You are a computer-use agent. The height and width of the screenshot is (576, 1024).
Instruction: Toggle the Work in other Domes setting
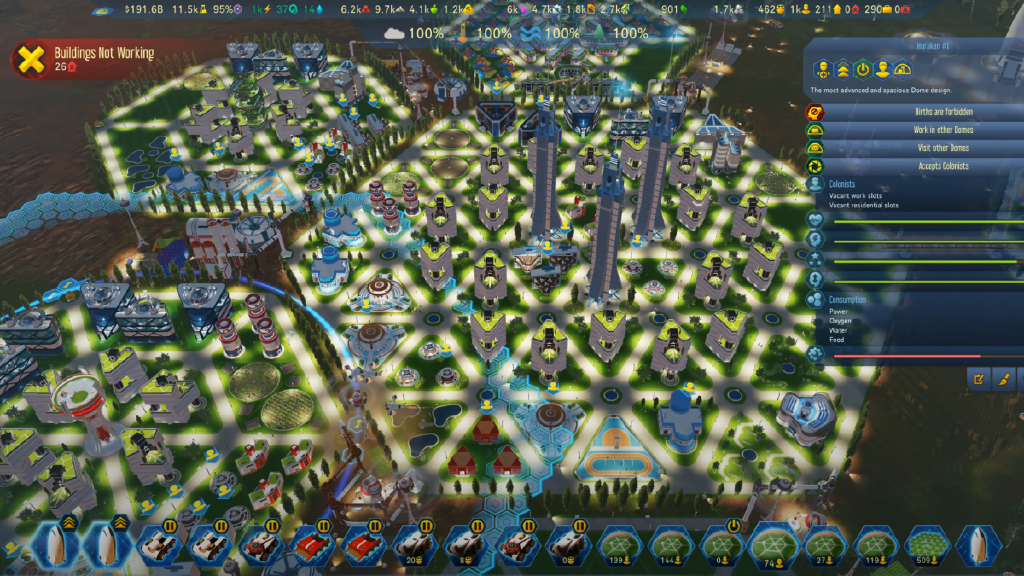(910, 130)
